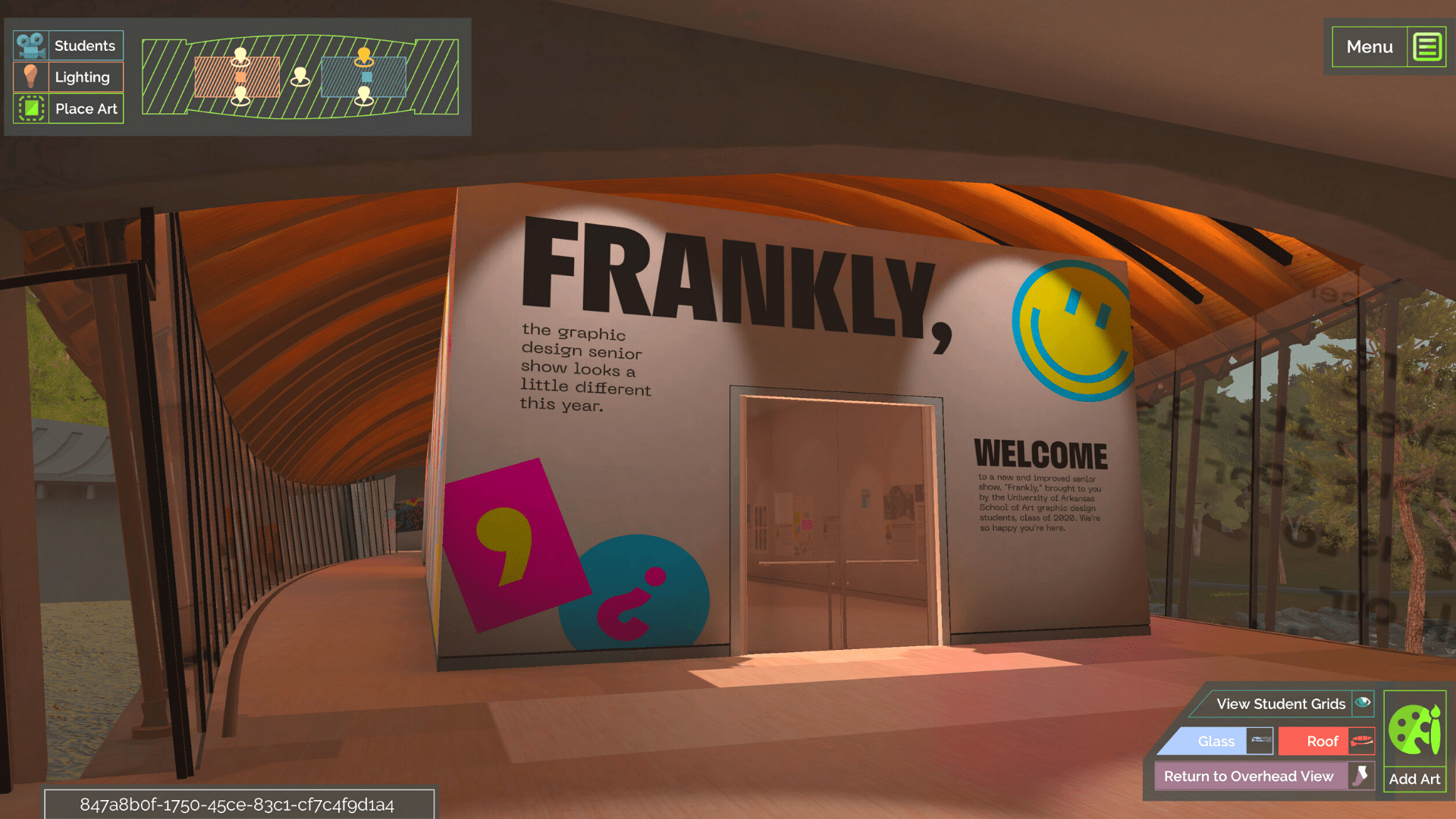Click the footprint icon beside Return to Overhead View
The image size is (1456, 819).
[1361, 776]
